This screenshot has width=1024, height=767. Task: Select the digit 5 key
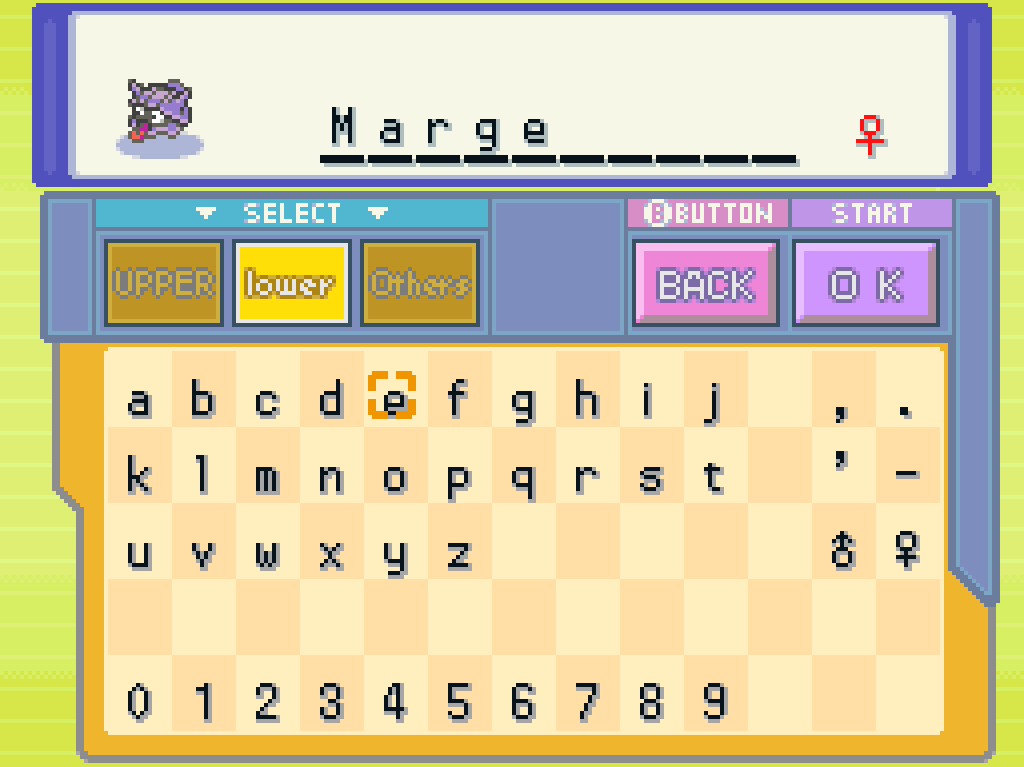point(458,702)
